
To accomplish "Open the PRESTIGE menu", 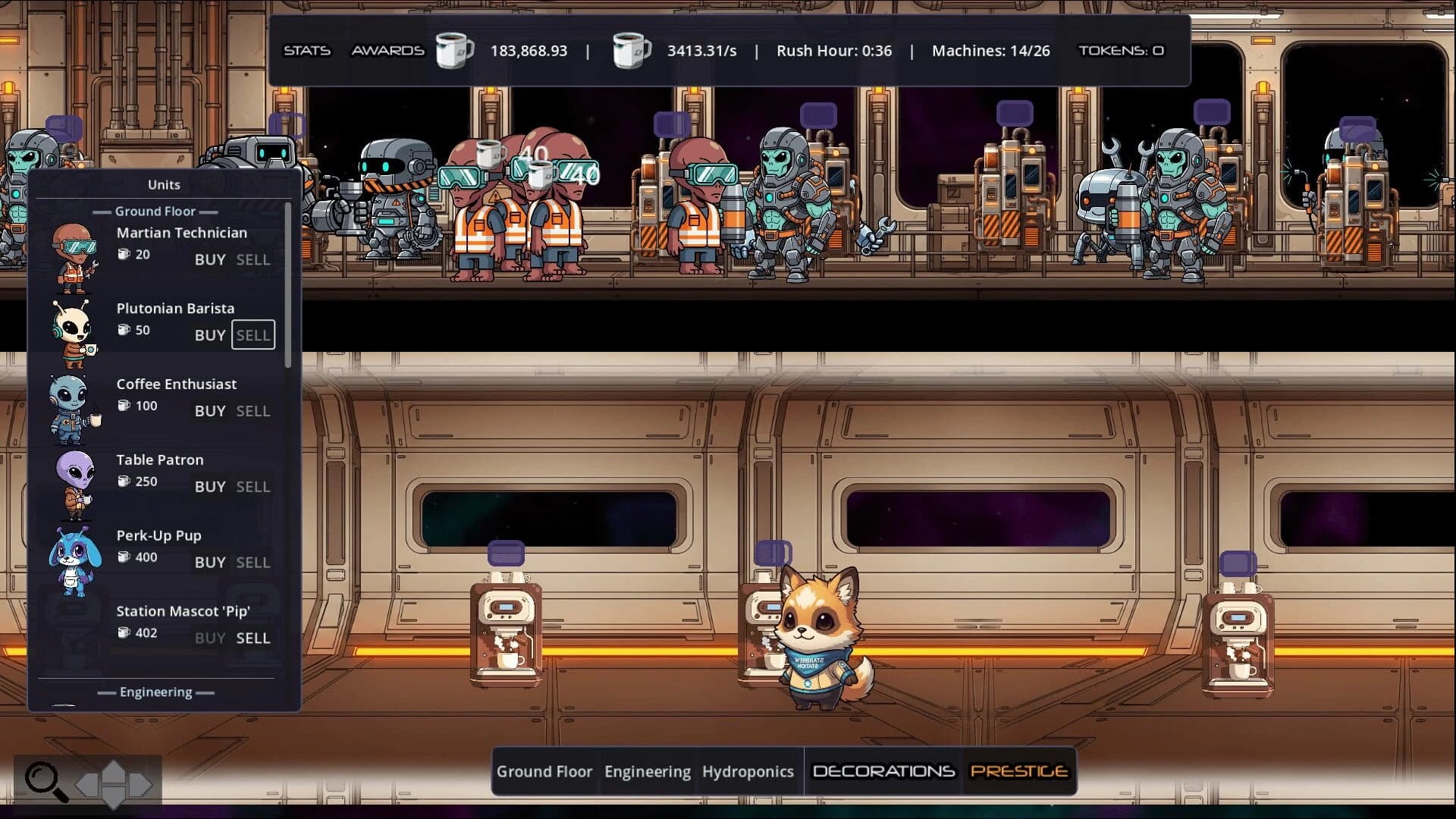I will tap(1020, 771).
